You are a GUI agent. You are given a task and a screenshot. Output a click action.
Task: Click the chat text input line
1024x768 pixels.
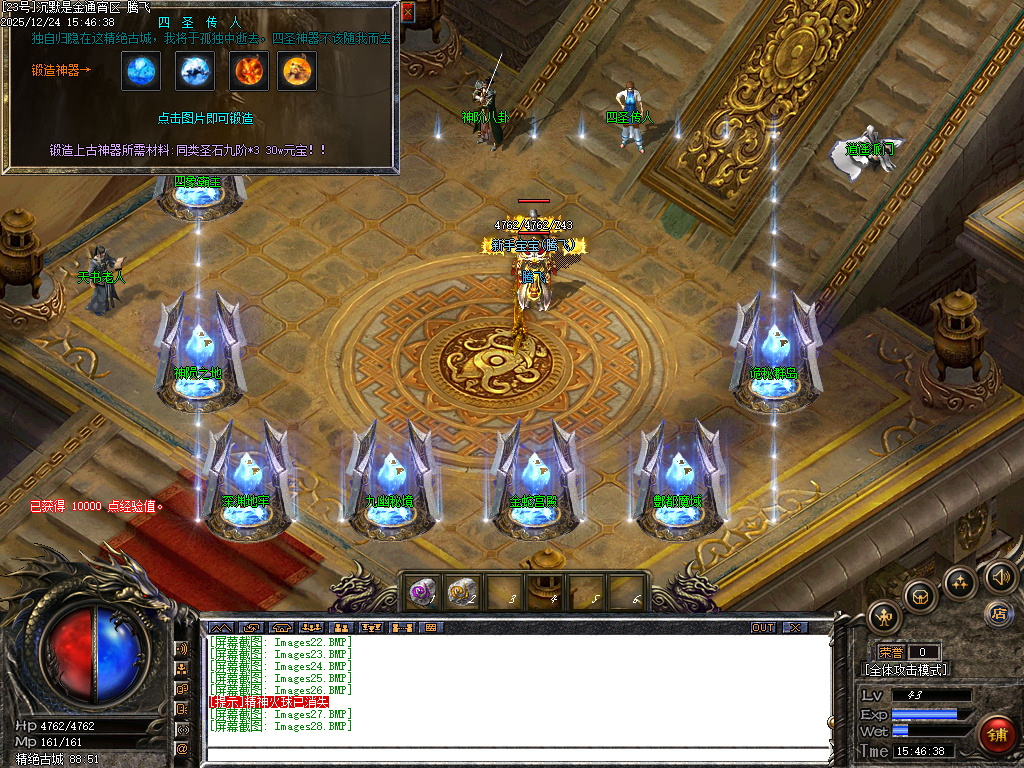[518, 753]
